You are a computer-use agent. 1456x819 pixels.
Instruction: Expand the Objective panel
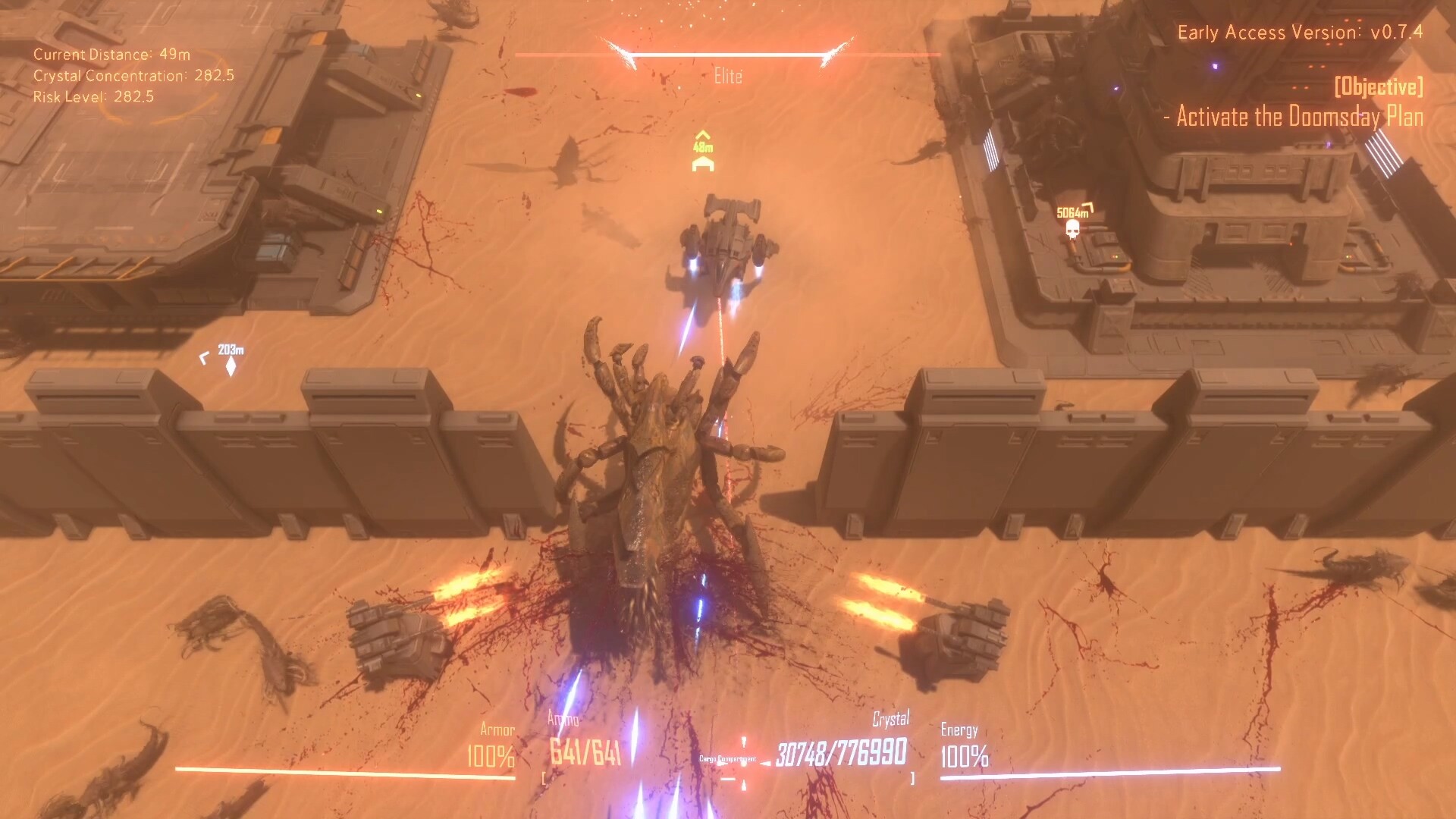tap(1379, 90)
